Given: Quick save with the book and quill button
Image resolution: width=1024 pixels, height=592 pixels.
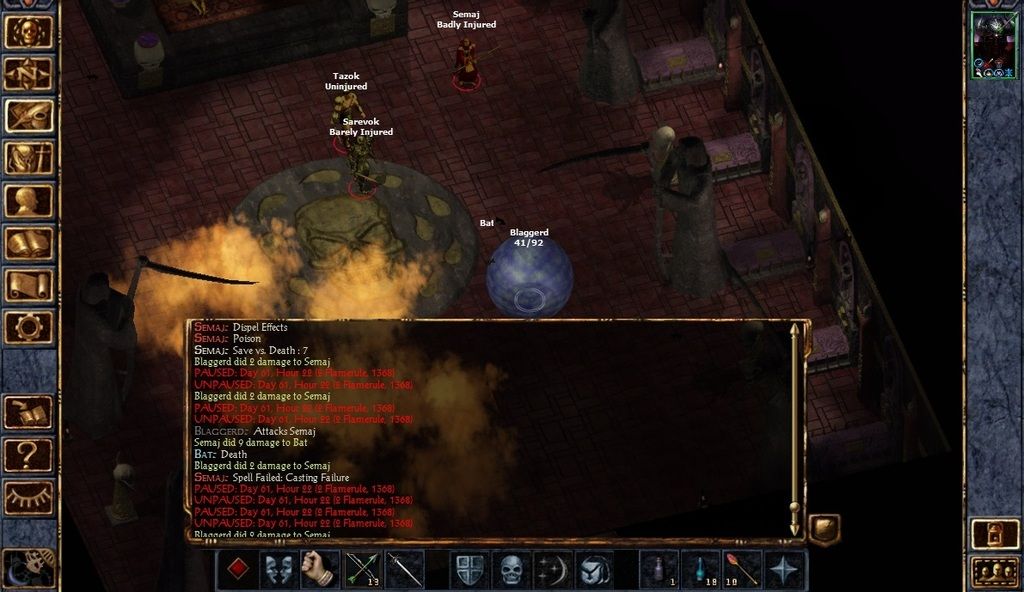Looking at the screenshot, I should pyautogui.click(x=29, y=412).
